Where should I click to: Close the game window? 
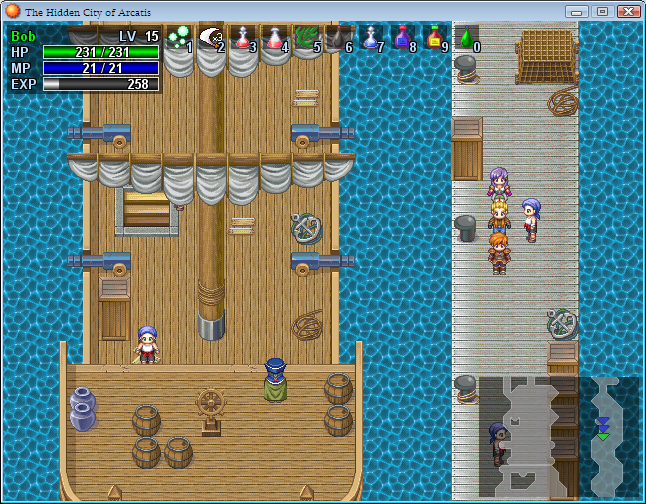tap(628, 11)
